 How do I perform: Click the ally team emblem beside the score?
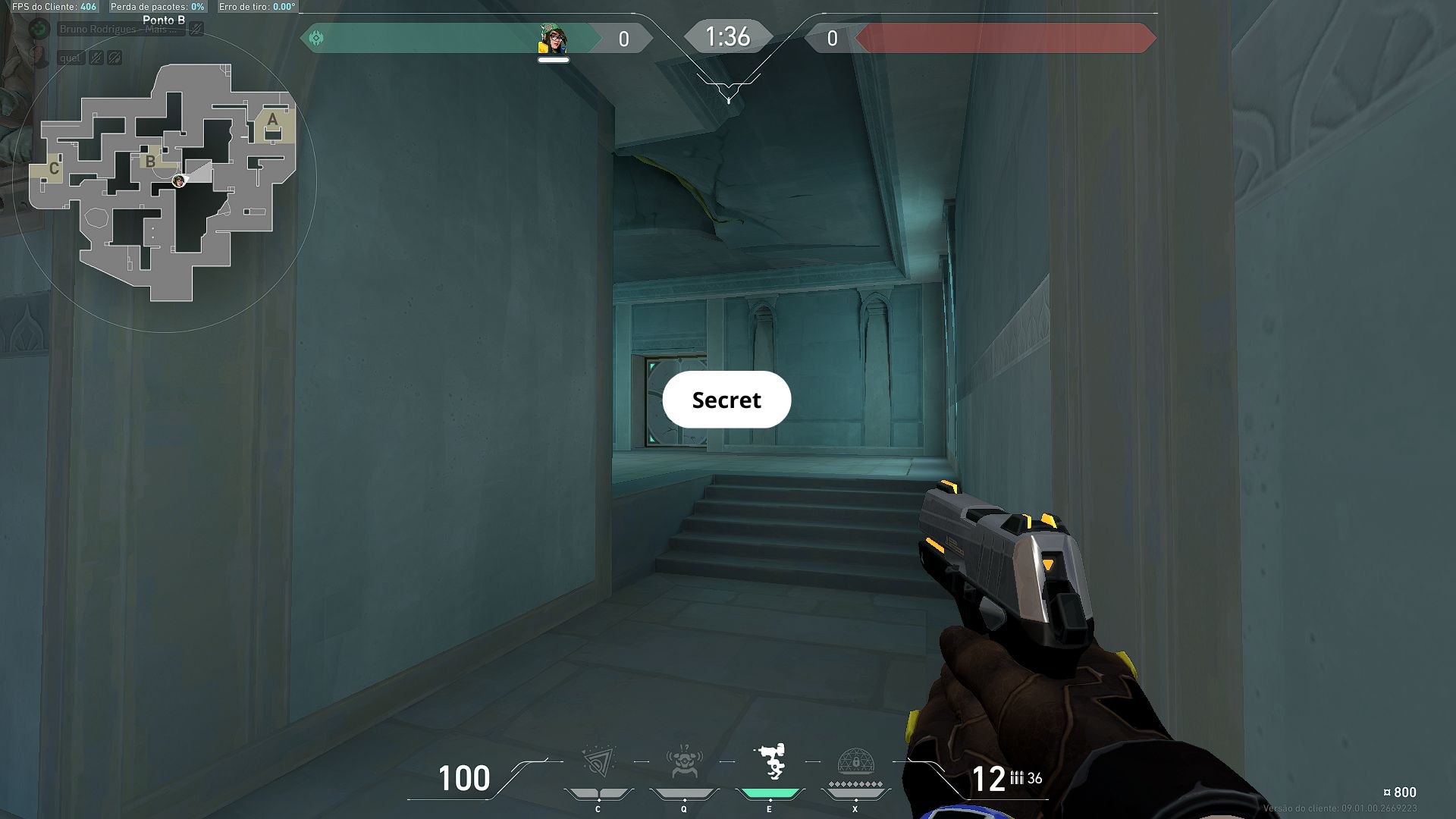tap(317, 36)
